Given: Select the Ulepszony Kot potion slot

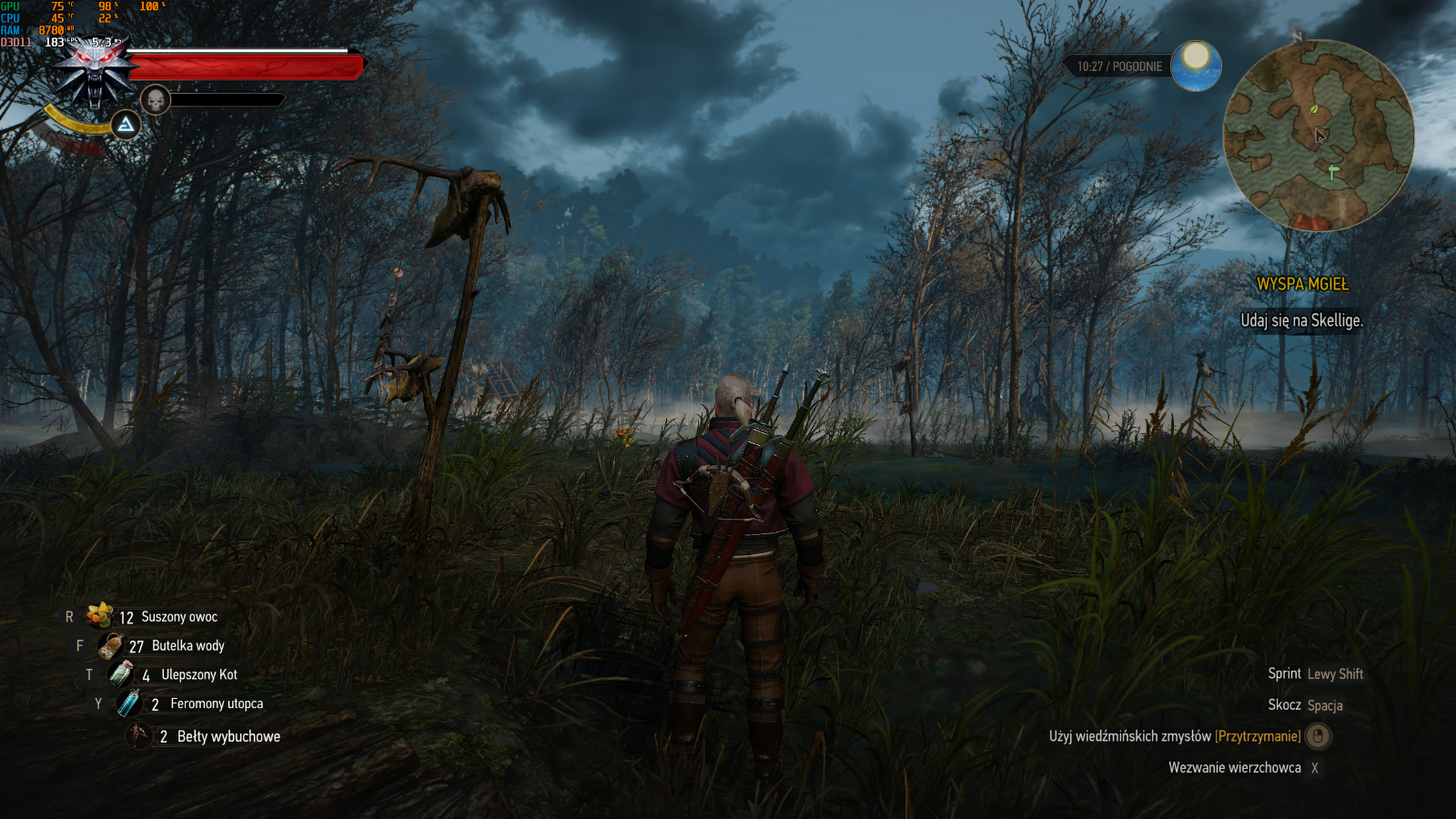Looking at the screenshot, I should pos(121,674).
